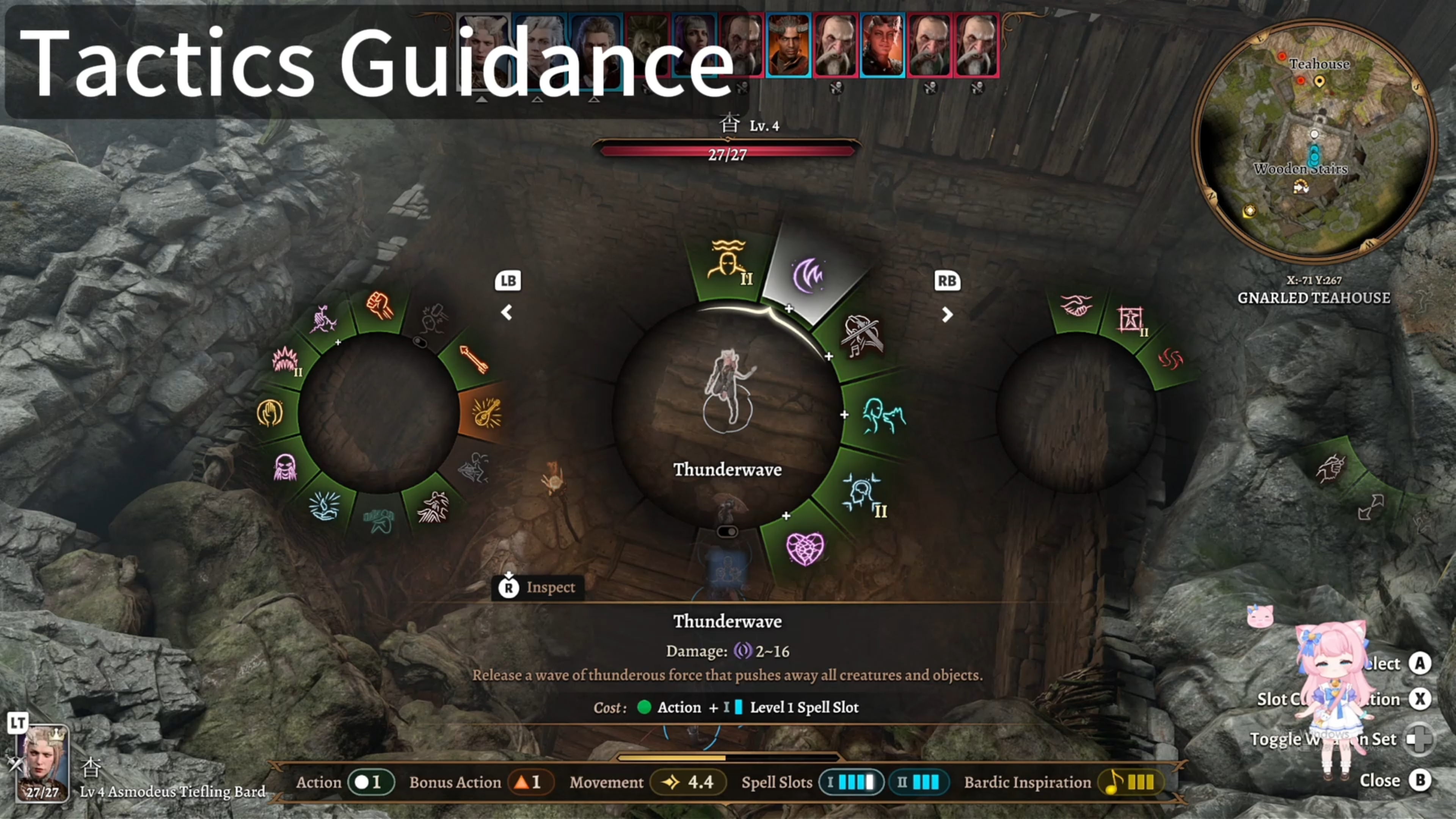Activate the red swirl spell icon
Viewport: 1456px width, 819px height.
tap(1169, 358)
